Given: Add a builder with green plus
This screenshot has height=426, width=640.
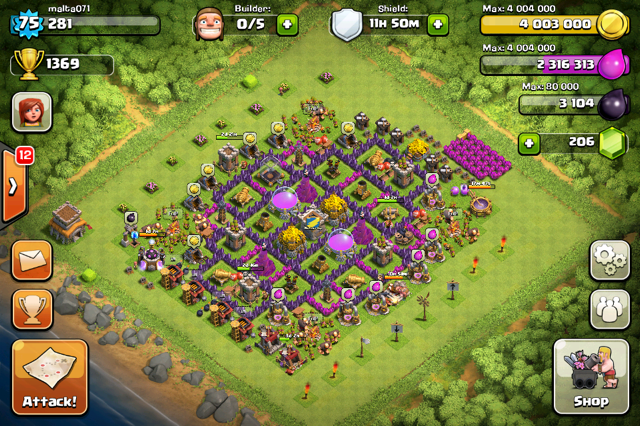Looking at the screenshot, I should point(287,25).
